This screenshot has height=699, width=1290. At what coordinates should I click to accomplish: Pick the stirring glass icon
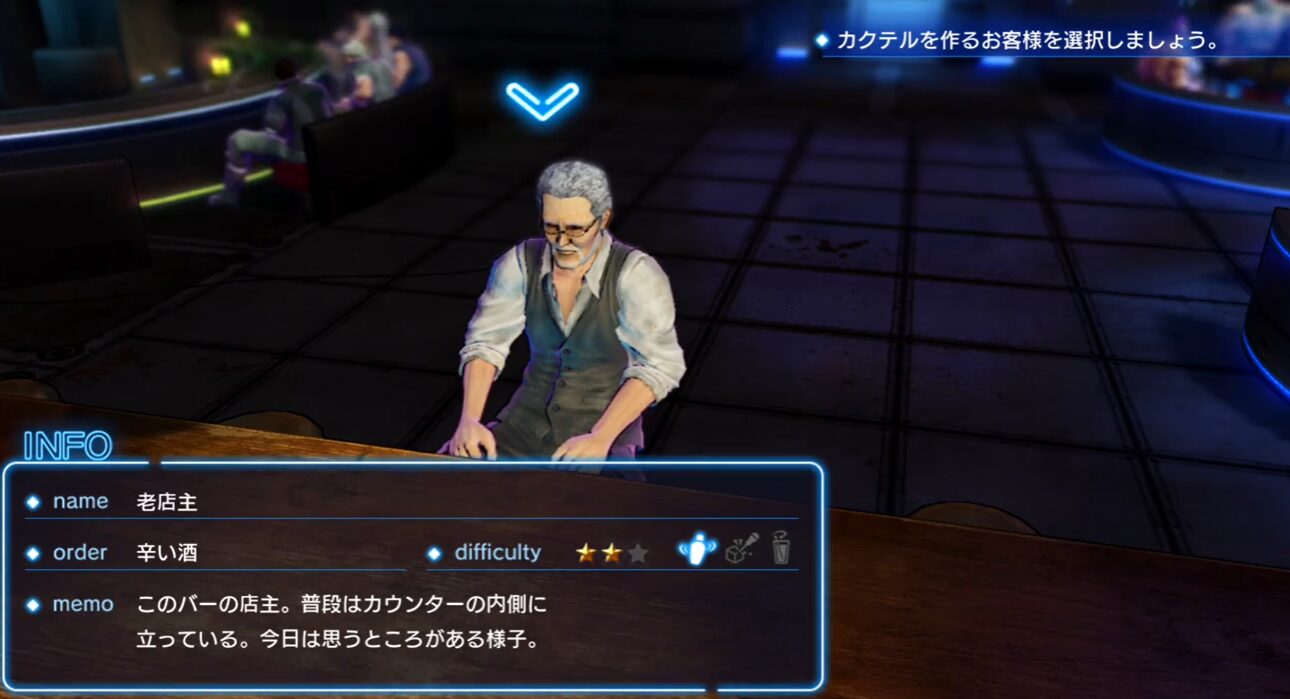[780, 549]
